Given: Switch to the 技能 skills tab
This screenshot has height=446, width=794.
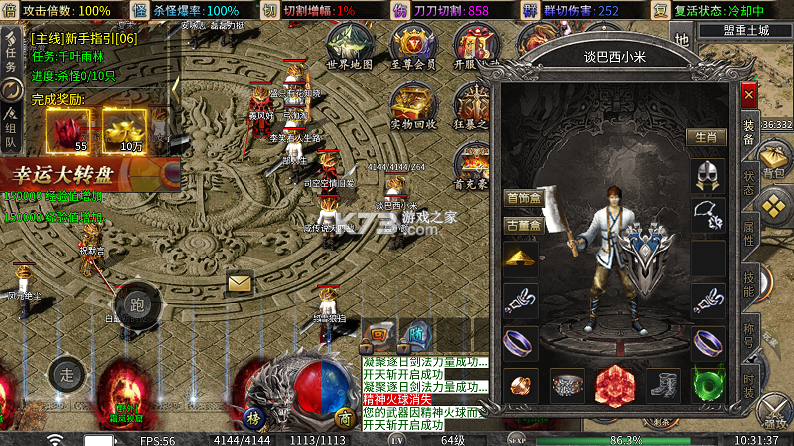Looking at the screenshot, I should [x=749, y=288].
